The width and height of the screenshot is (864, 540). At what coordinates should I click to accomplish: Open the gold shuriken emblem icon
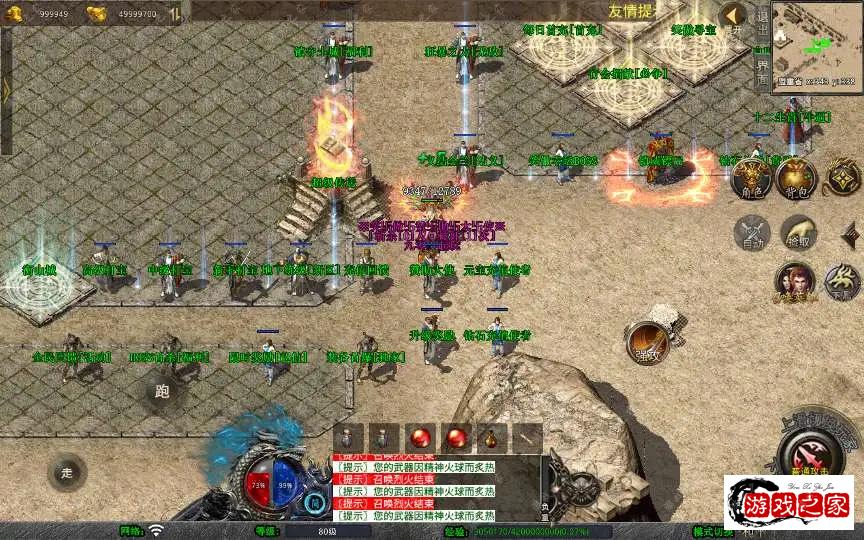[842, 178]
